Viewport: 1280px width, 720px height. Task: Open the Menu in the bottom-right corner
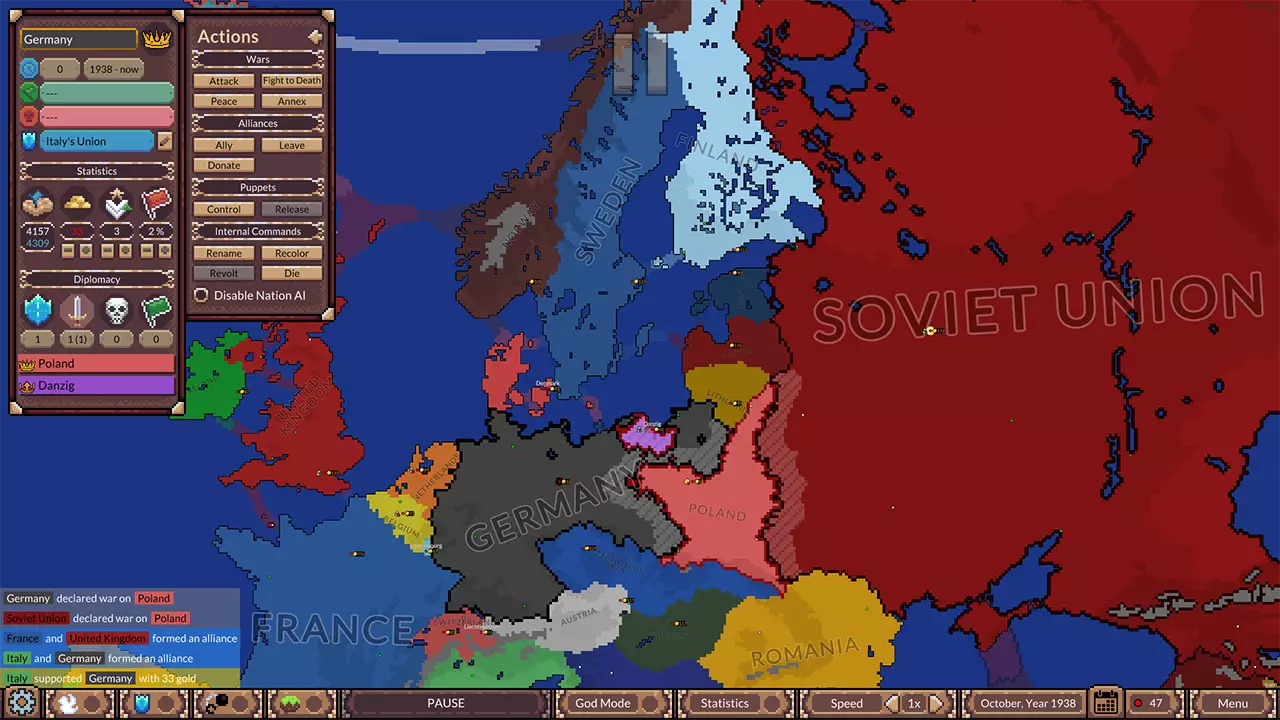[1233, 703]
